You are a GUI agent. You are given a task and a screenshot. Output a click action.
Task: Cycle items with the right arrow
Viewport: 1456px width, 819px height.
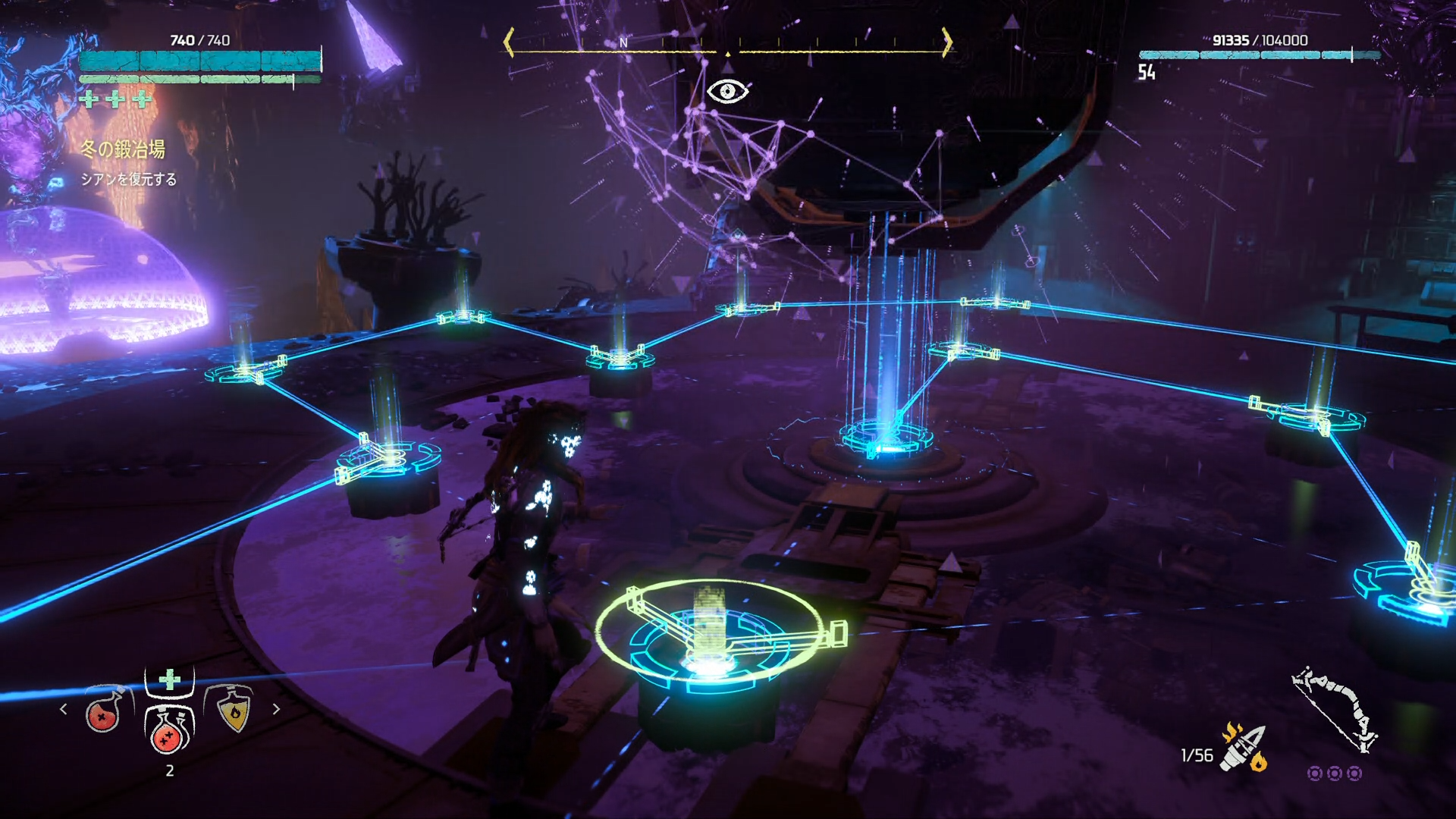(276, 709)
